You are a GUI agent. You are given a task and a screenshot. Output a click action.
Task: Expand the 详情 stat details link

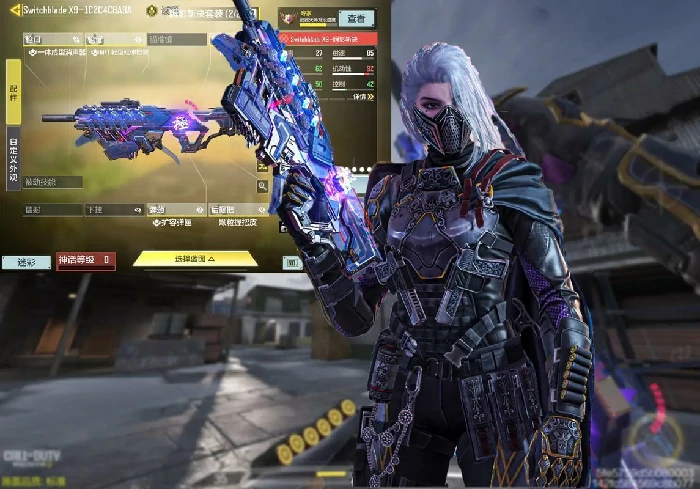click(363, 97)
